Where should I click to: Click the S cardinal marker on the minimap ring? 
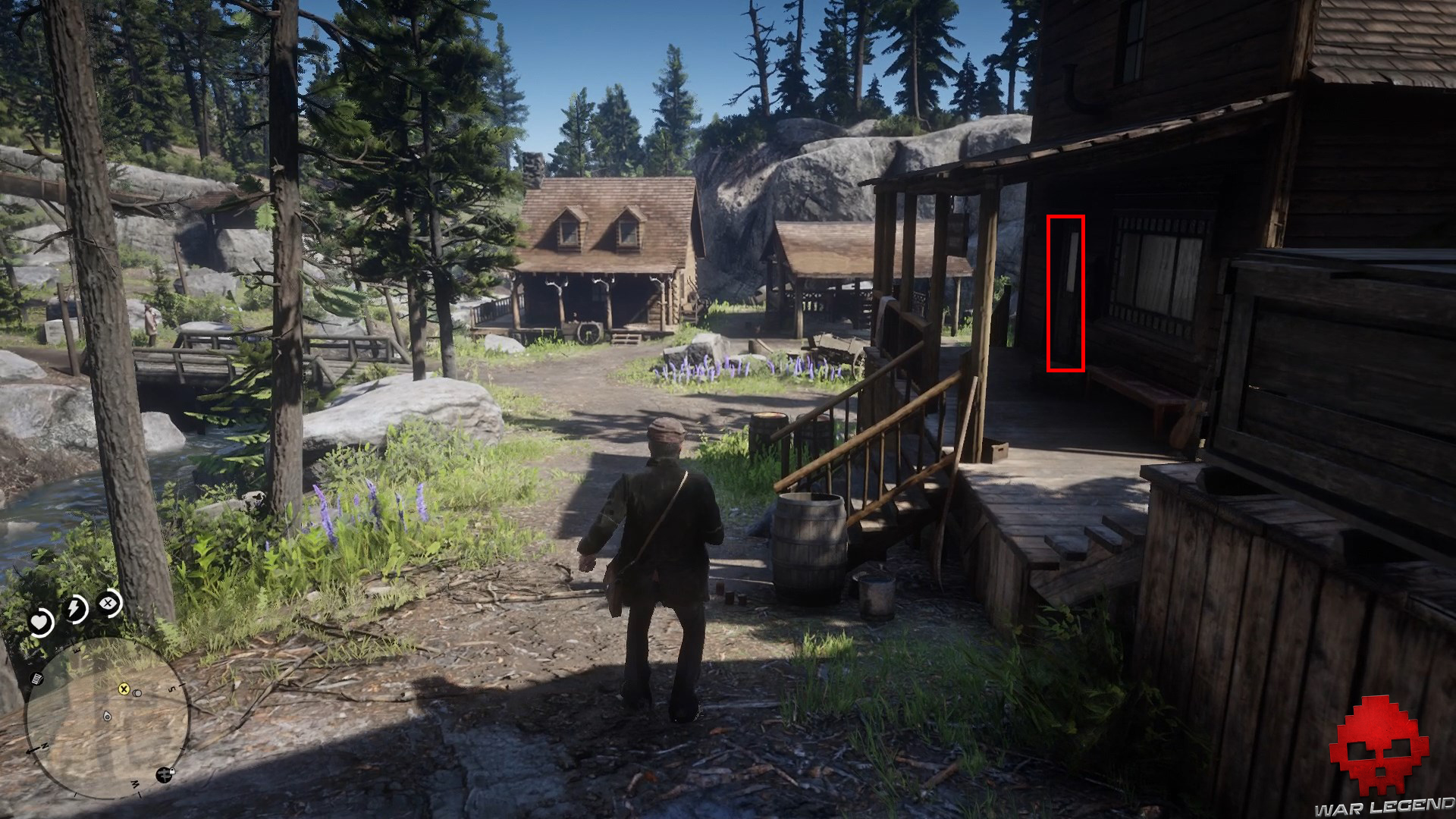172,689
